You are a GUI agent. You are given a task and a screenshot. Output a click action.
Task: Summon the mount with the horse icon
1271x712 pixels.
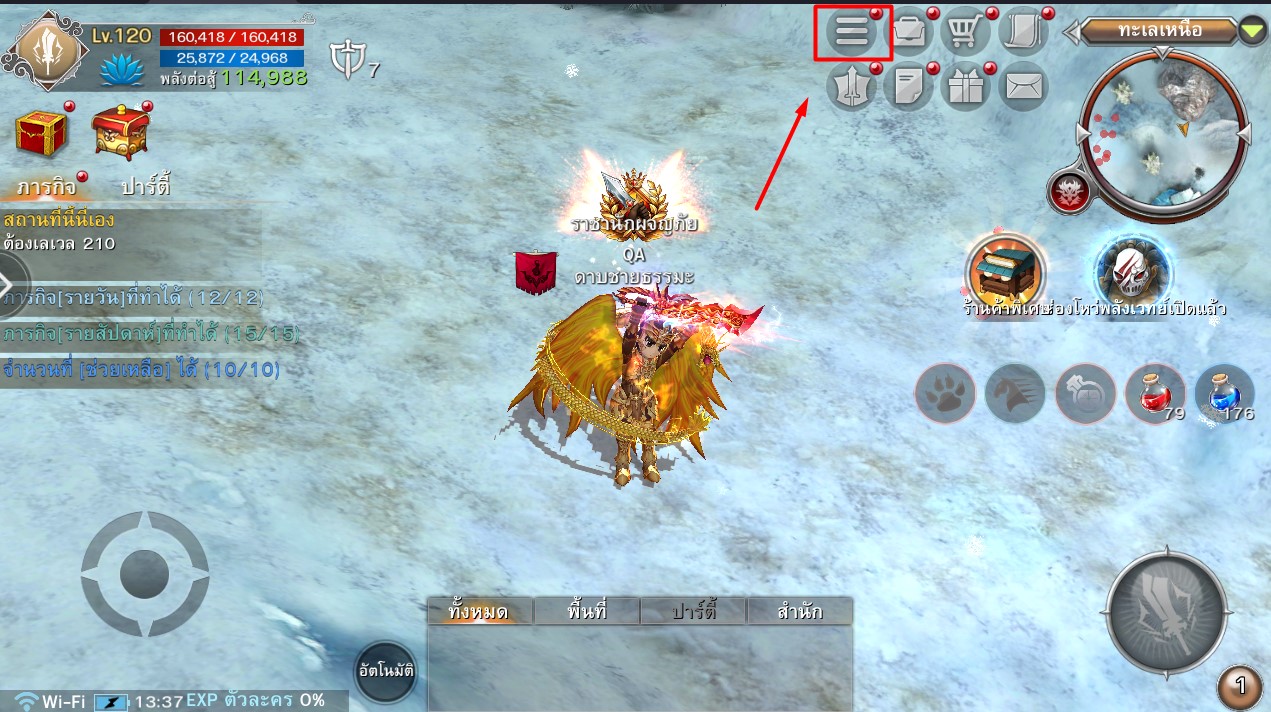(1014, 393)
